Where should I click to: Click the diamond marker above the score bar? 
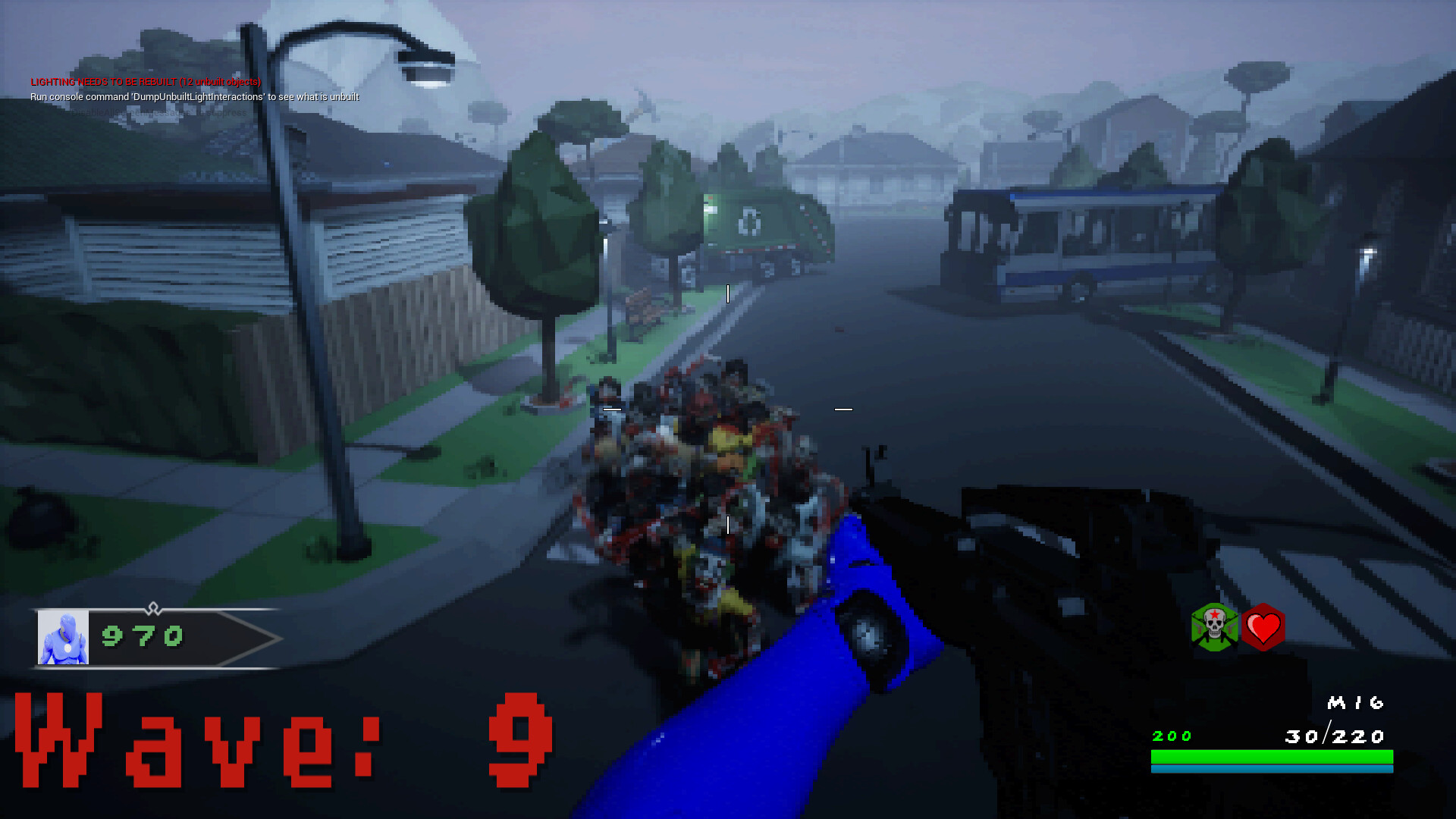[x=155, y=607]
